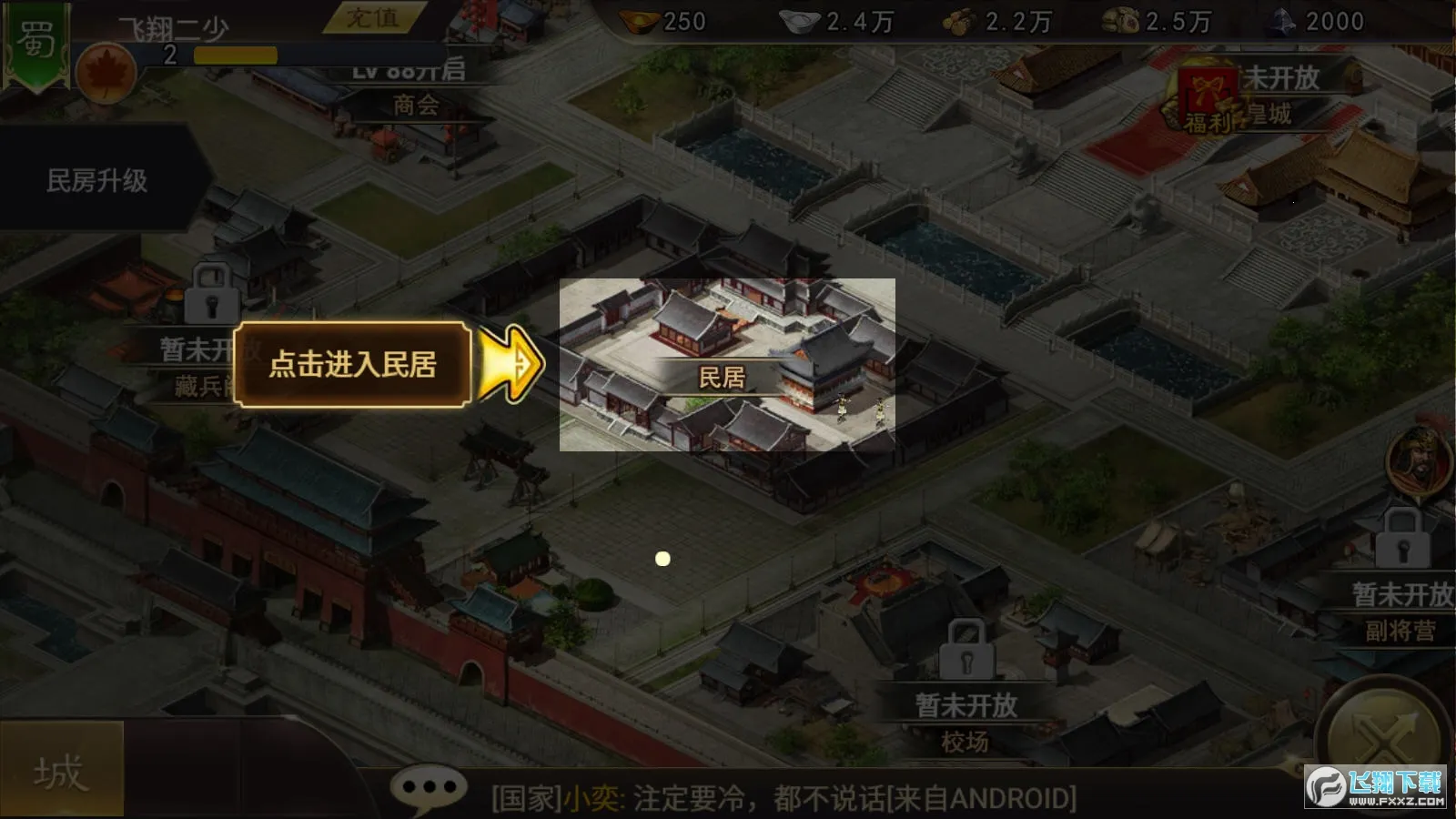Image resolution: width=1456 pixels, height=819 pixels.
Task: Select the 民居 building thumbnail
Action: [x=728, y=364]
